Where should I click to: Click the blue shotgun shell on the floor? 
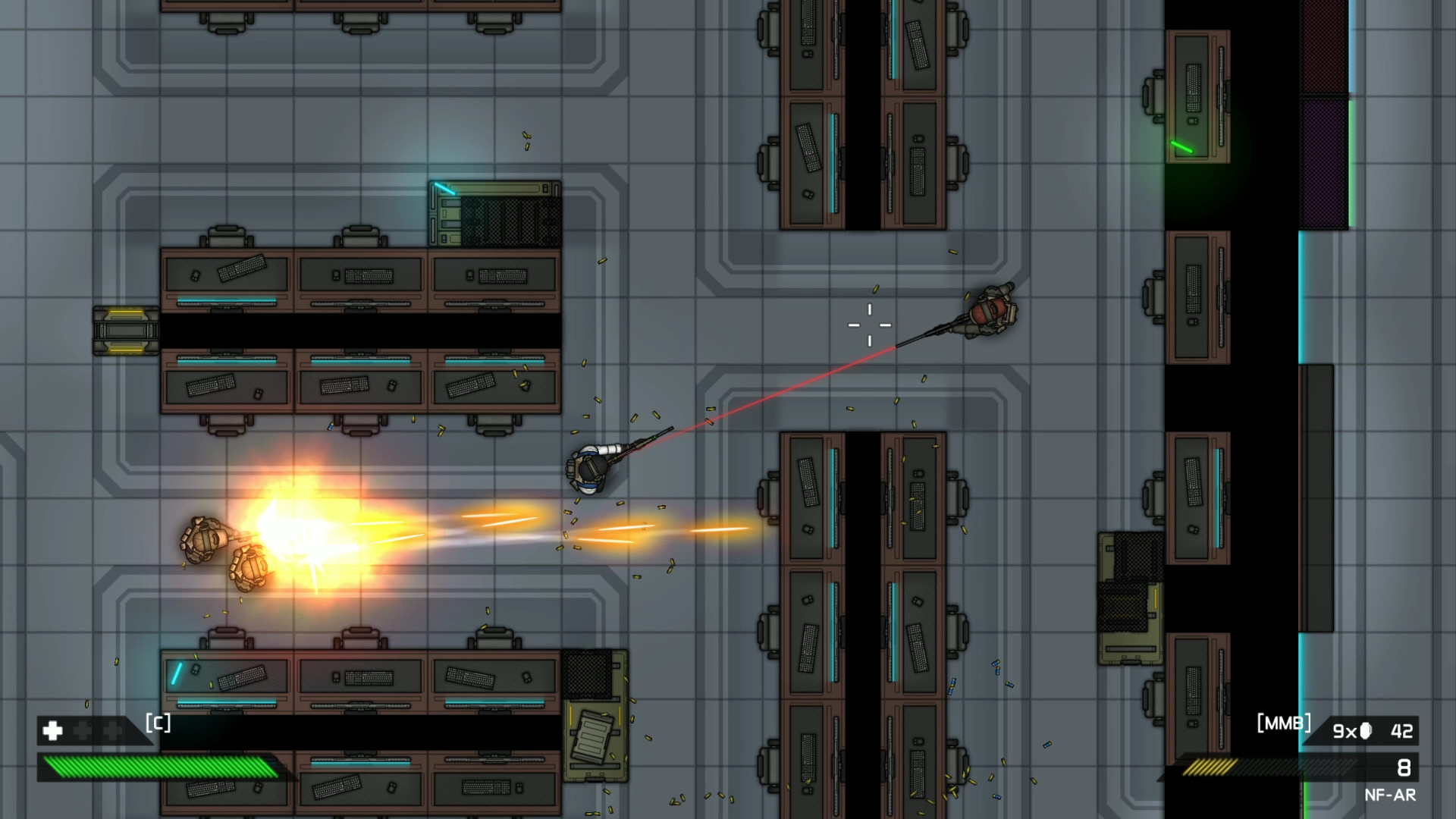coord(997,671)
